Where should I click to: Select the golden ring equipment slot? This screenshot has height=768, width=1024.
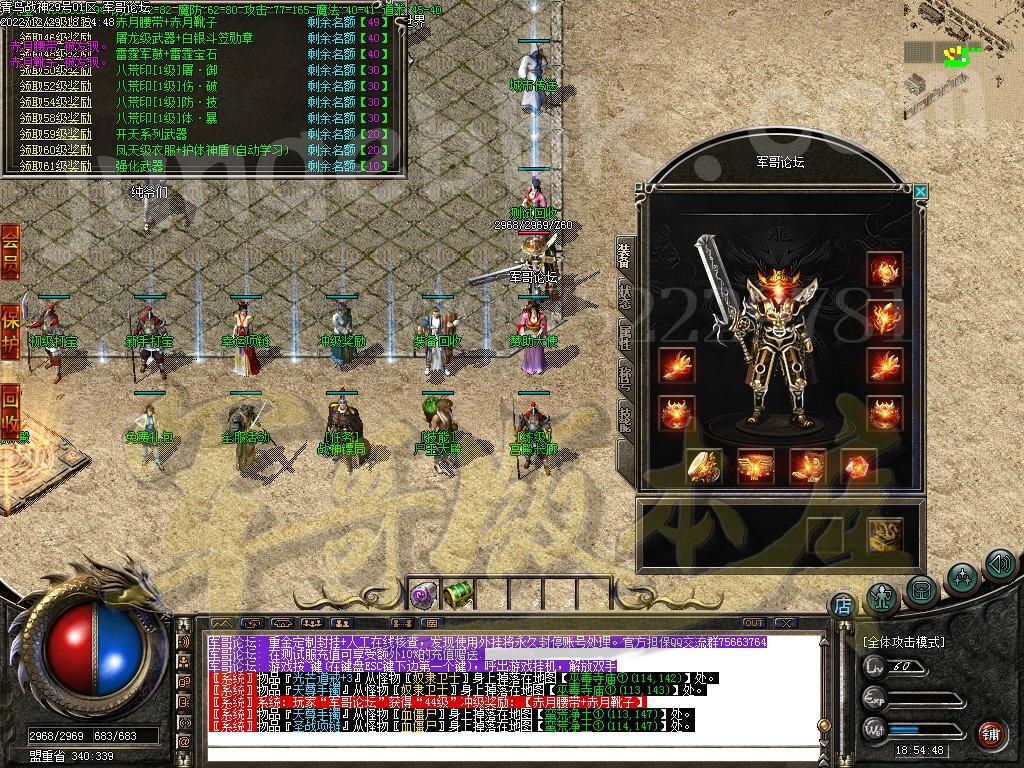click(704, 467)
